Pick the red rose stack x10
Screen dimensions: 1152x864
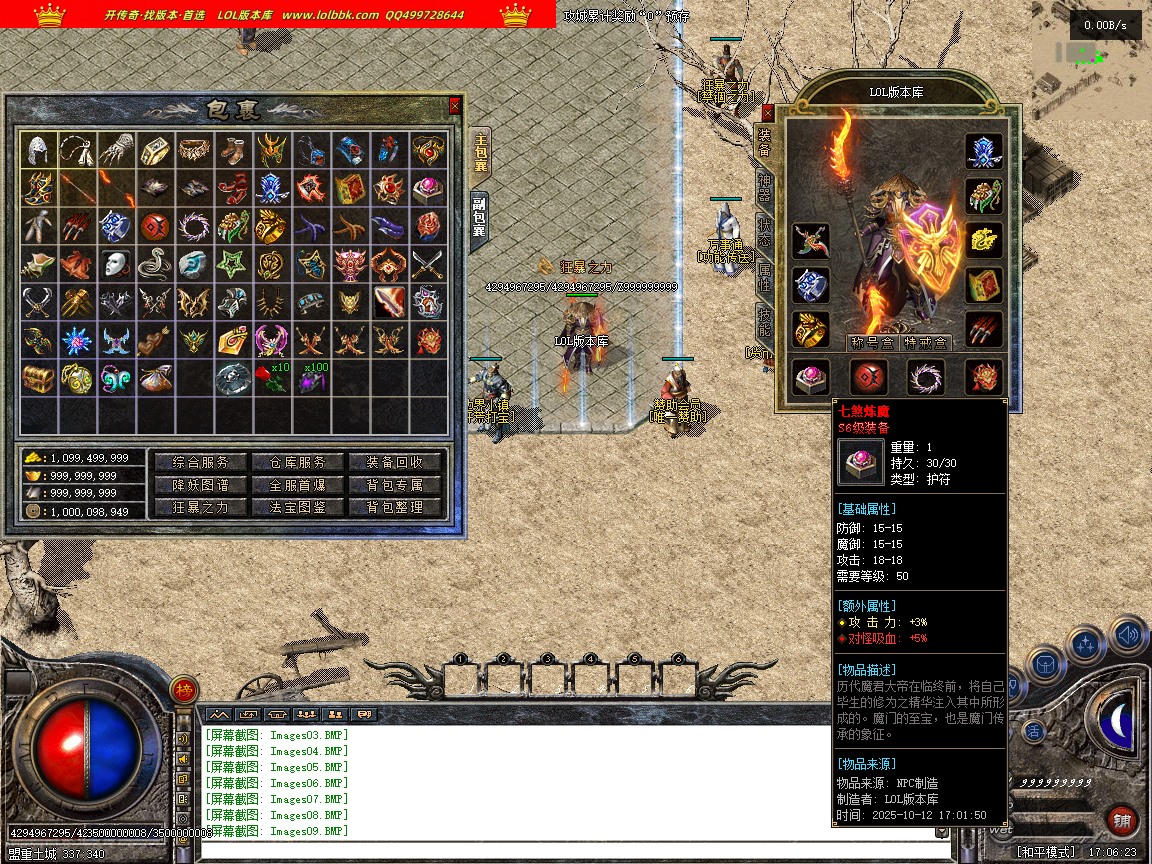coord(270,379)
